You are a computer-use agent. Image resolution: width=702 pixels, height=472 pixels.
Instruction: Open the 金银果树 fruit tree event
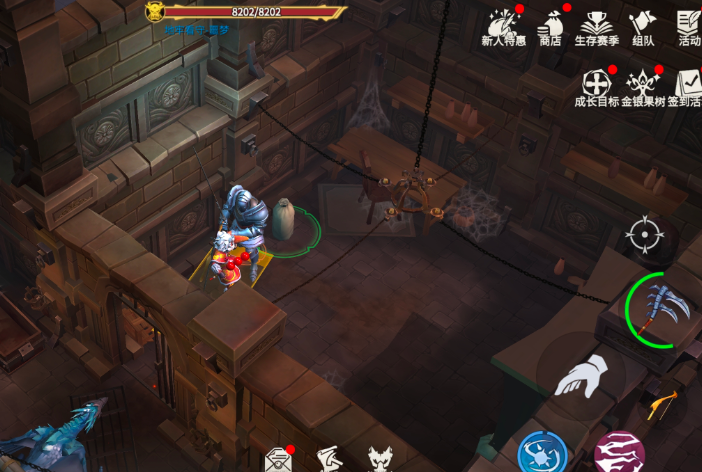click(642, 86)
